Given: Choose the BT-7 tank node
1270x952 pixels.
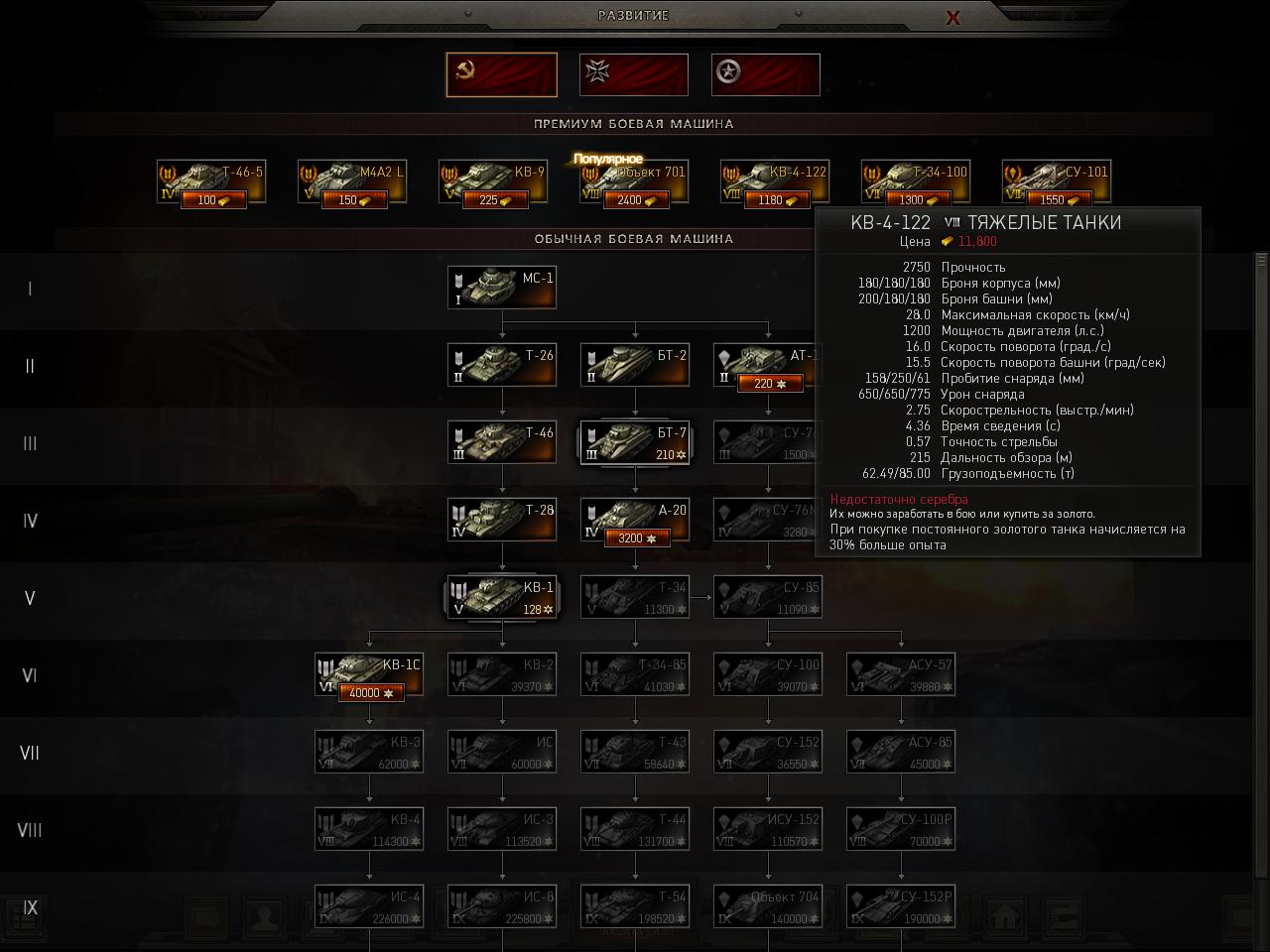Looking at the screenshot, I should click(x=634, y=442).
